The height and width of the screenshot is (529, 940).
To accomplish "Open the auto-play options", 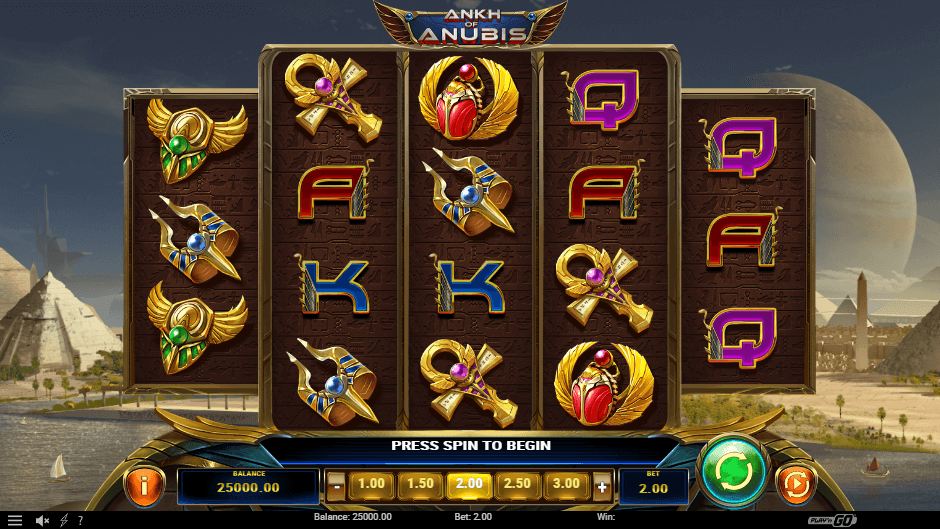I will [x=795, y=485].
